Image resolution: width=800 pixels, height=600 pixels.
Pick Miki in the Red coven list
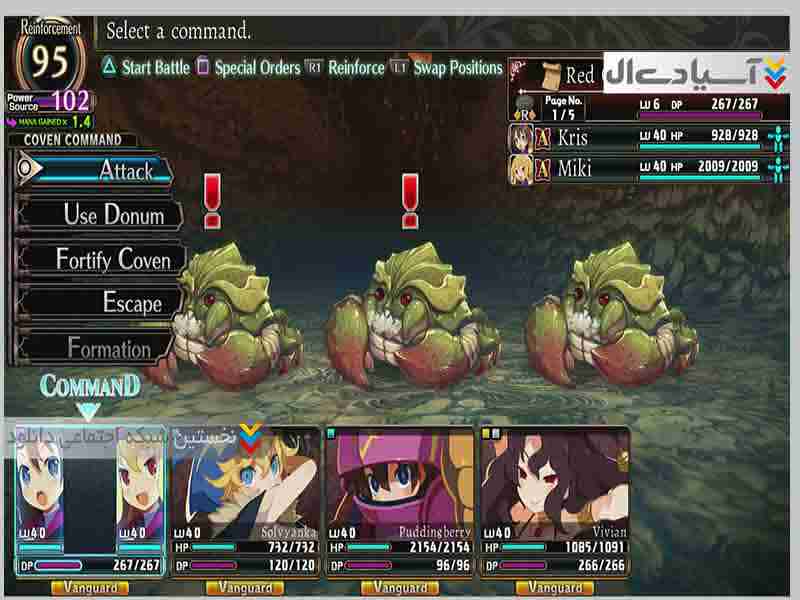click(640, 167)
